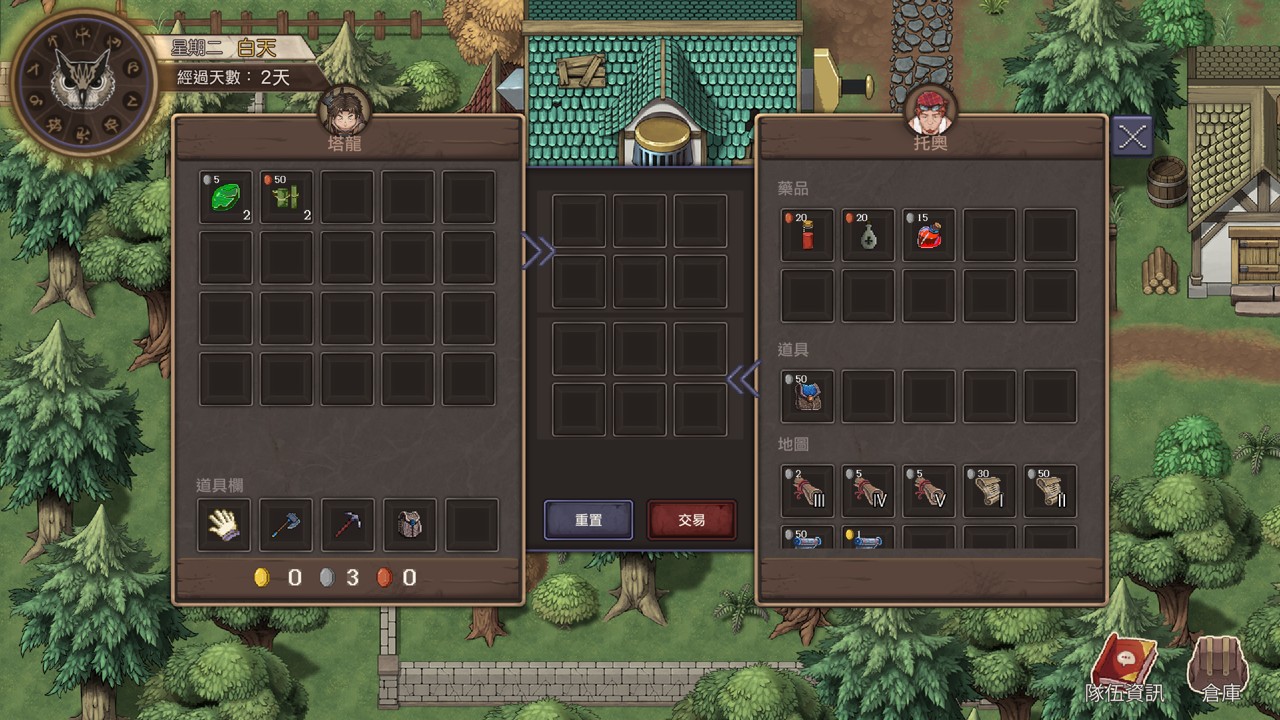The height and width of the screenshot is (720, 1280).
Task: Choose the parchment map marked I
Action: (990, 491)
